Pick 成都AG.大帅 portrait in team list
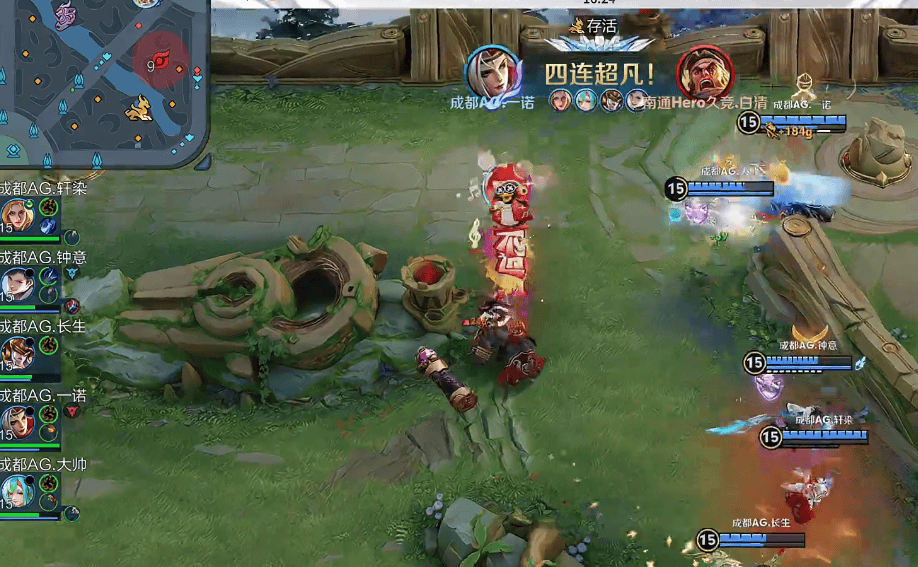Screen dimensions: 918x567 pyautogui.click(x=17, y=491)
